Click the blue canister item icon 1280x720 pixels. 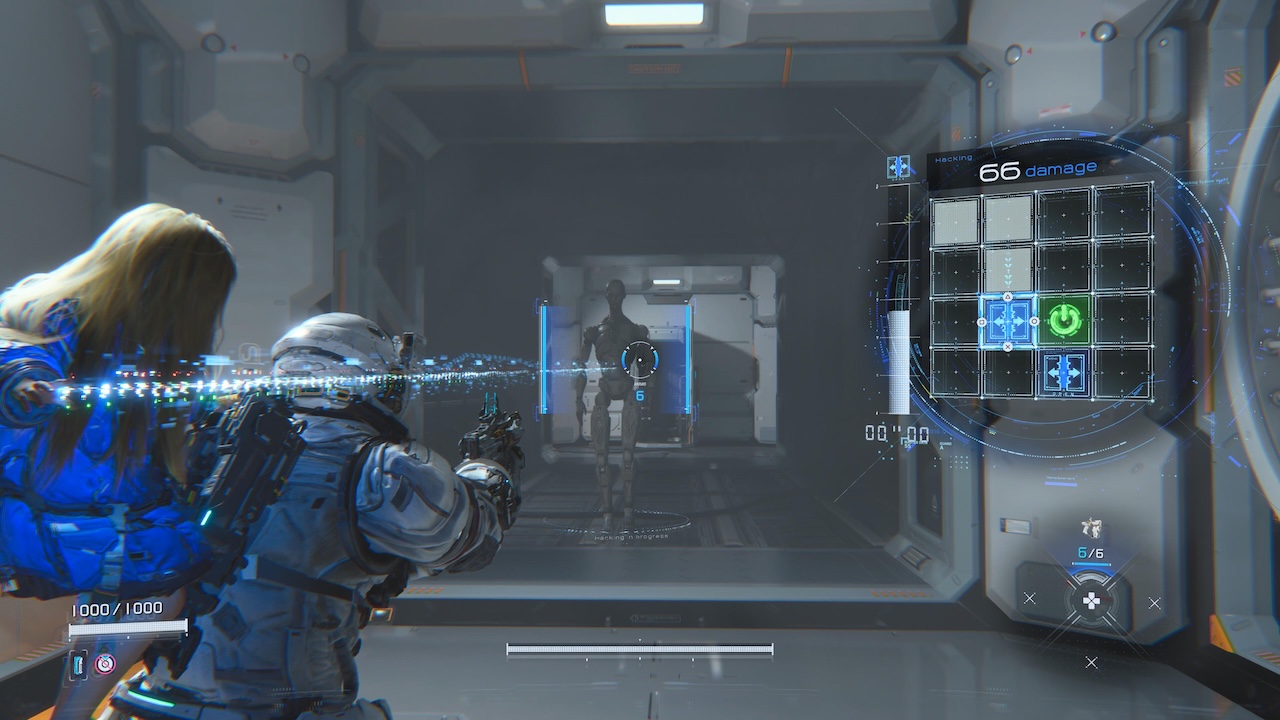tap(80, 664)
